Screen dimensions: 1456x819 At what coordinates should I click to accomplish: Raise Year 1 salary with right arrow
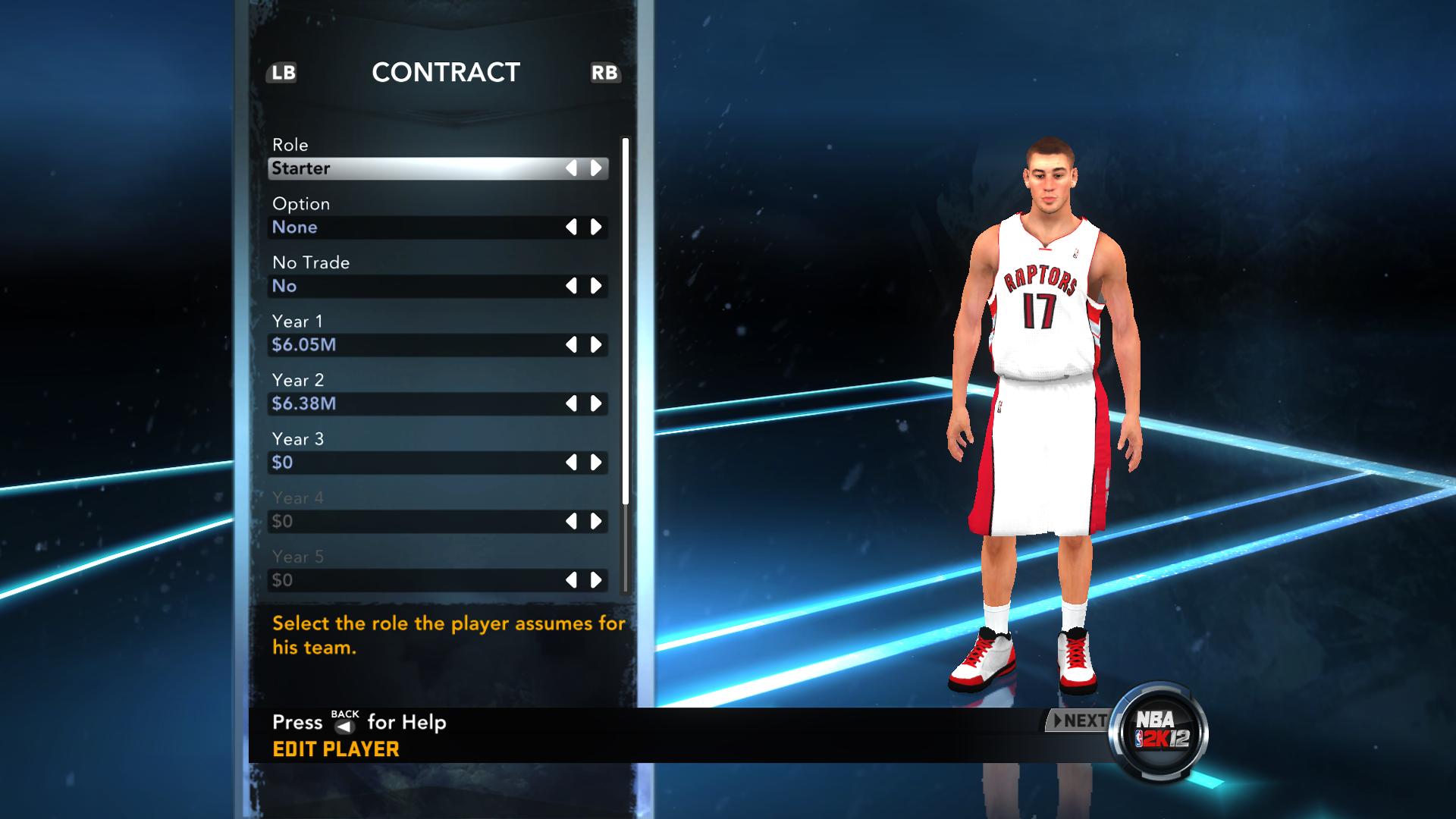(x=596, y=345)
